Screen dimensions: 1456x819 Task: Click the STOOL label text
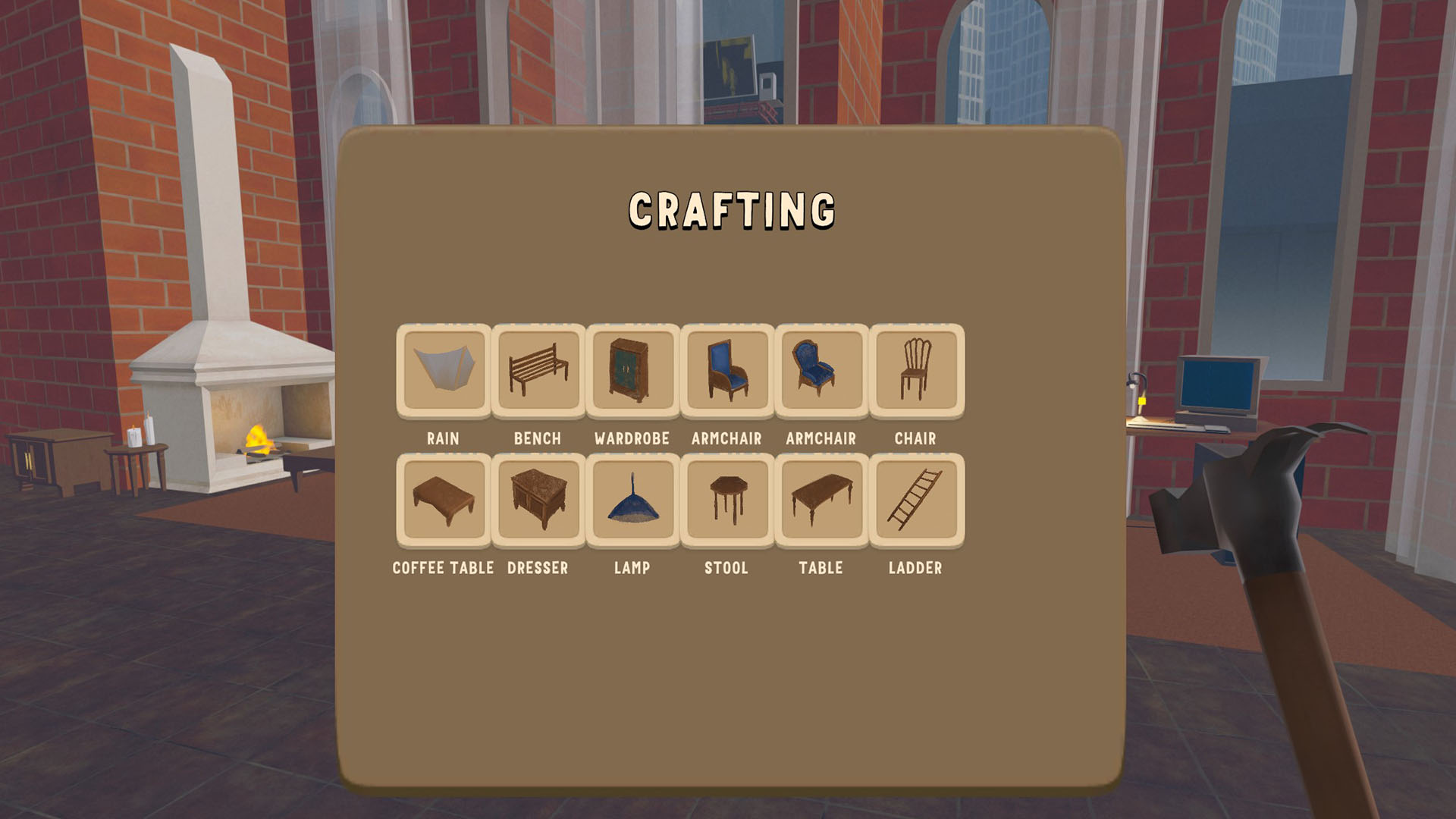[x=726, y=567]
